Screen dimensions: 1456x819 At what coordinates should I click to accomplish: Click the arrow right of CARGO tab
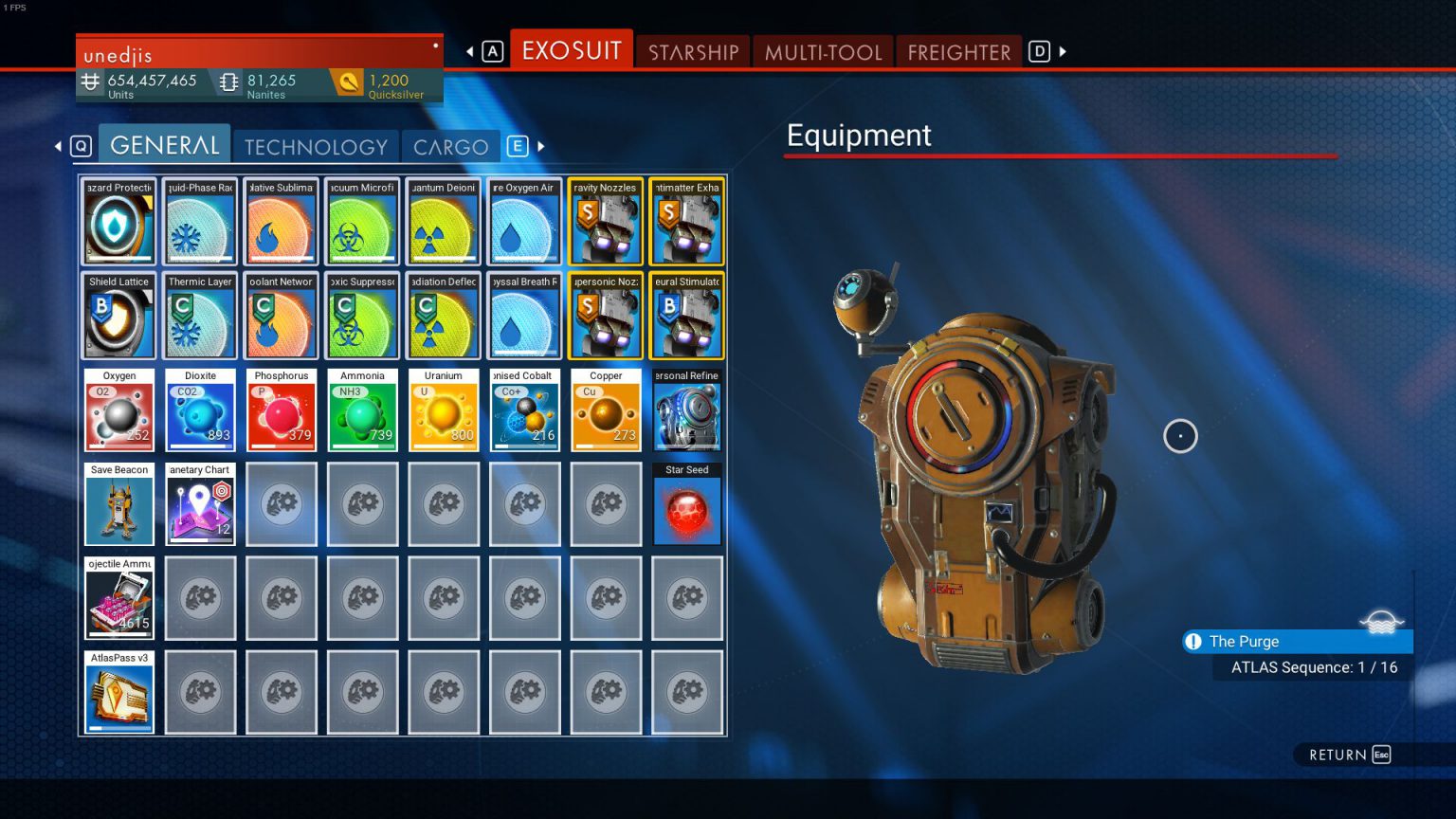[x=540, y=147]
